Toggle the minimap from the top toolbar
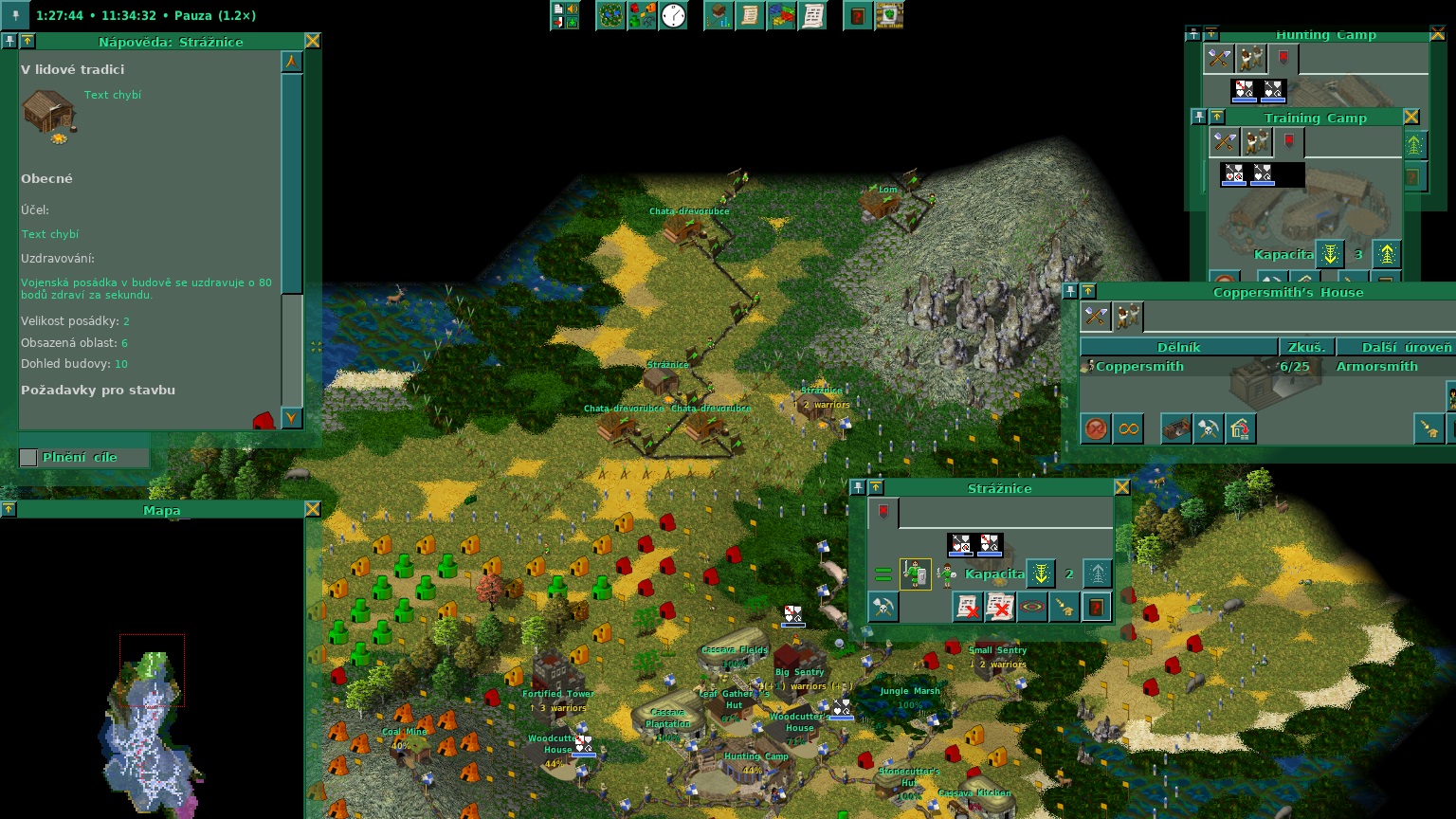This screenshot has width=1456, height=819. click(x=610, y=15)
